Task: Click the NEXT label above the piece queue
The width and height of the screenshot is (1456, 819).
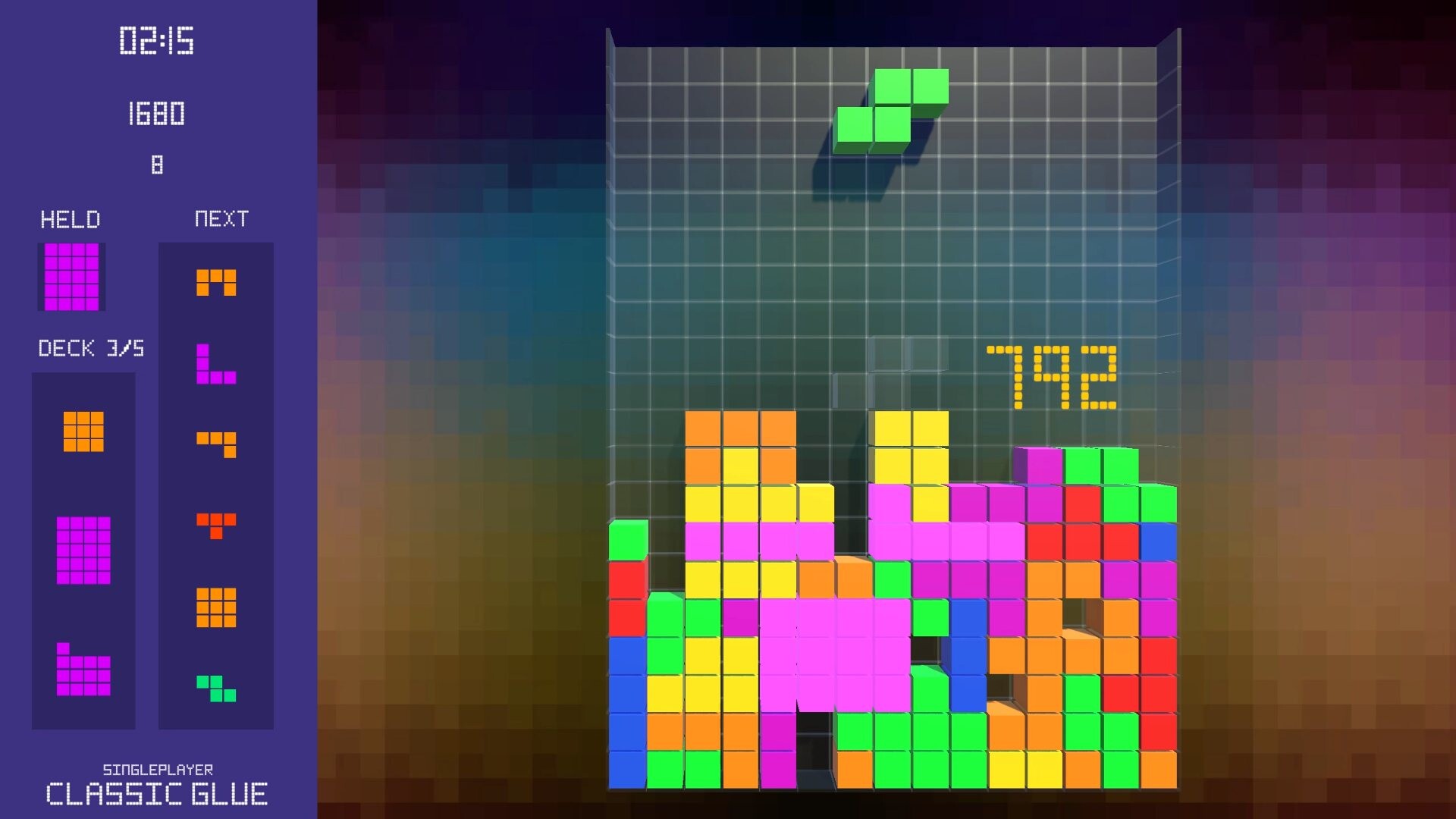Action: coord(221,220)
